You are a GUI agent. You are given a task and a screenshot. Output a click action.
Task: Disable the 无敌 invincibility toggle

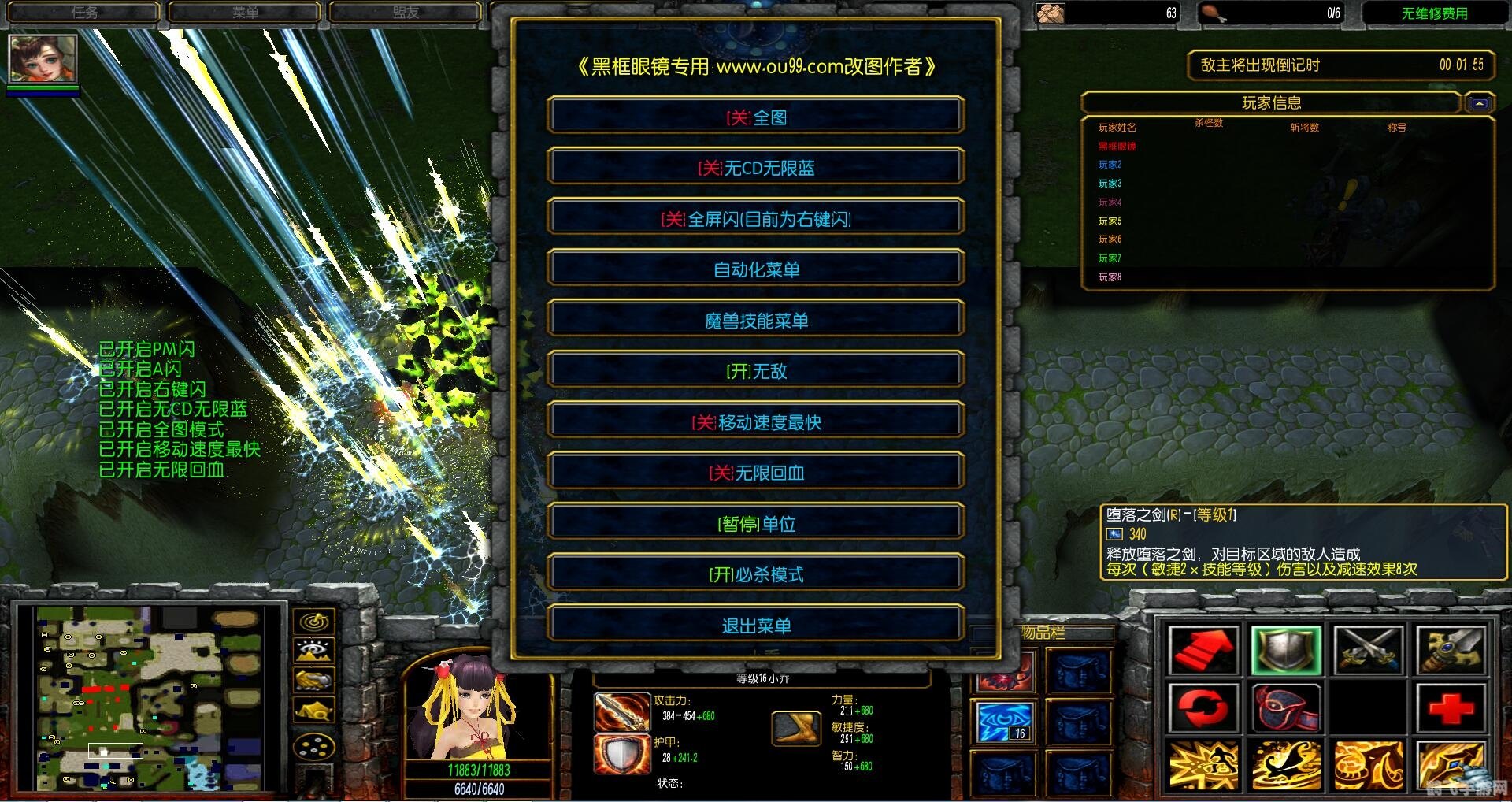[756, 370]
